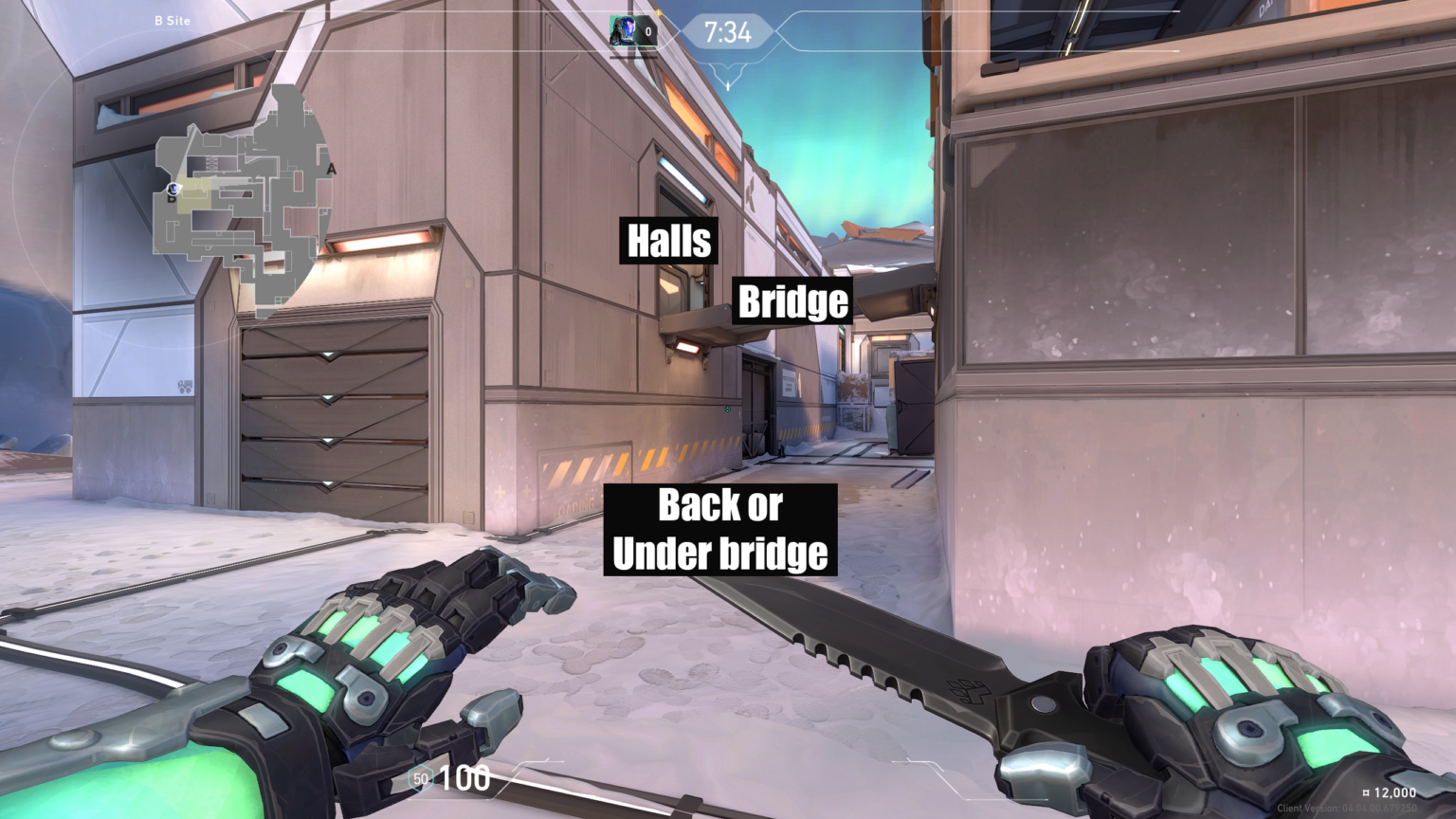Select the ultimate point star icon
The width and height of the screenshot is (1456, 819).
pyautogui.click(x=658, y=13)
